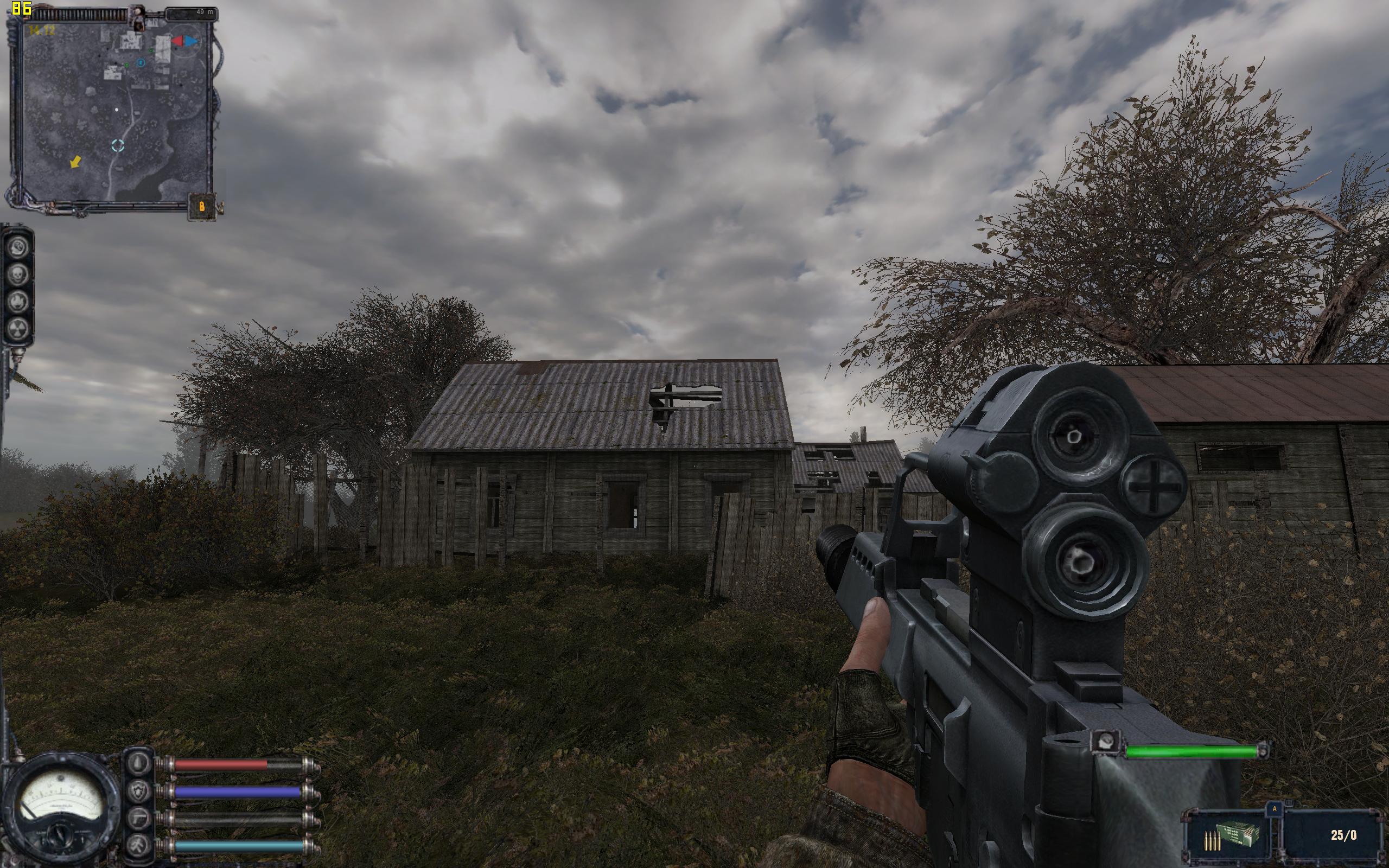Click the orange contact counter below the minimap
The height and width of the screenshot is (868, 1389).
coord(201,205)
